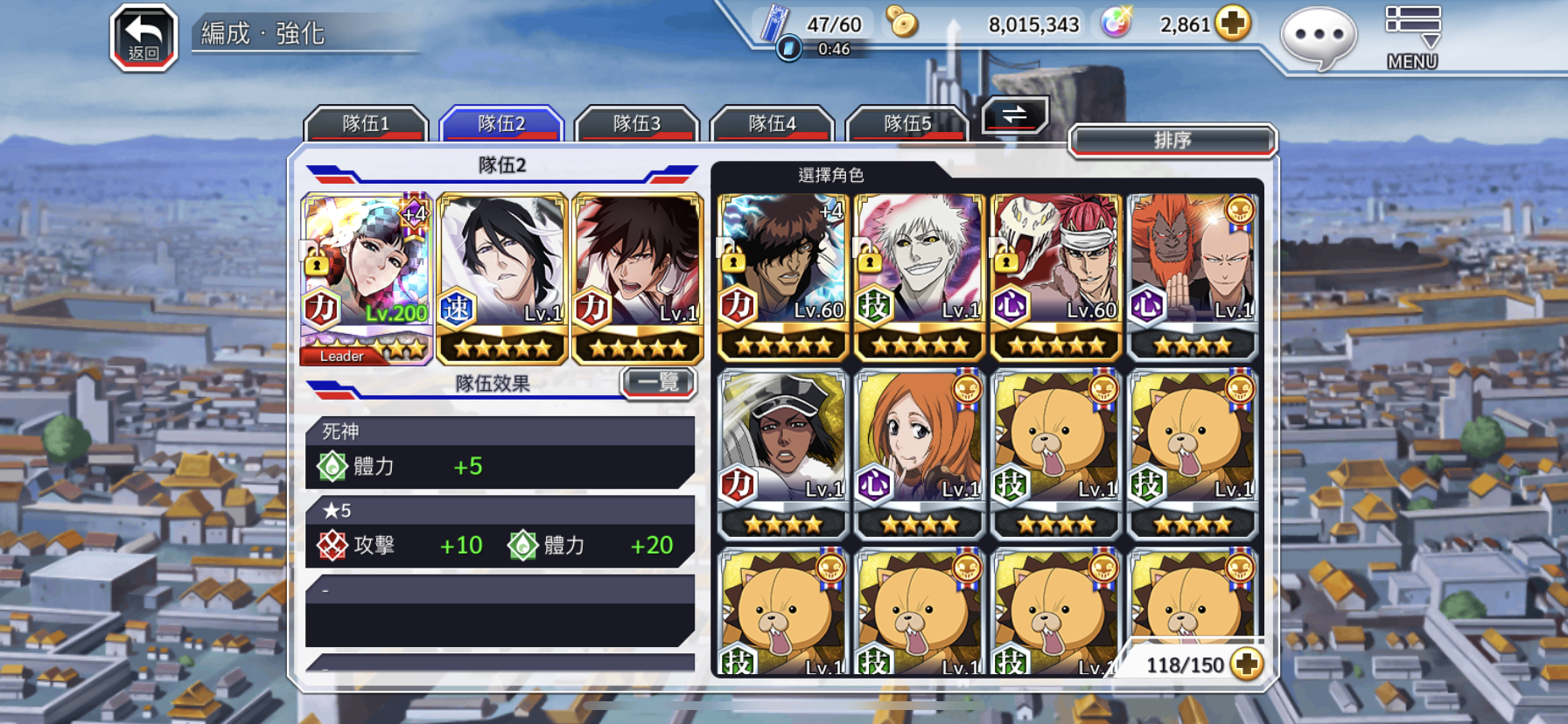1568x724 pixels.
Task: Choose the Lv.60 power-type lightning character
Action: coord(783,276)
